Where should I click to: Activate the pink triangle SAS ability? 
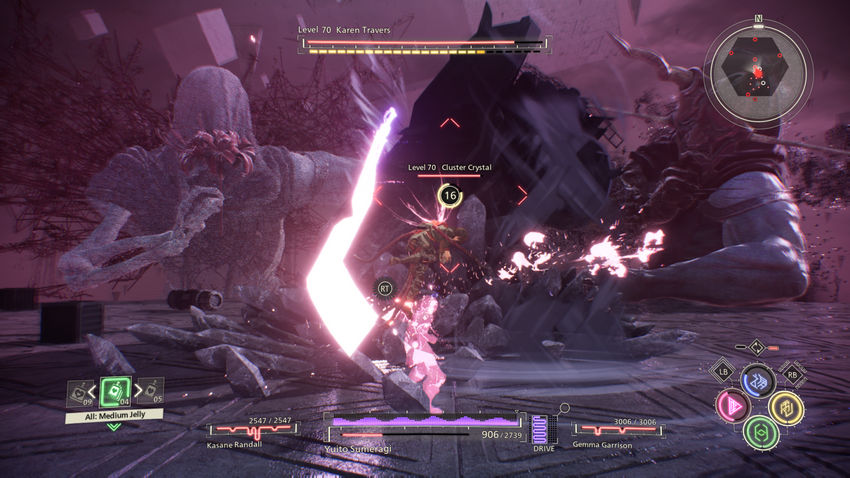click(732, 406)
